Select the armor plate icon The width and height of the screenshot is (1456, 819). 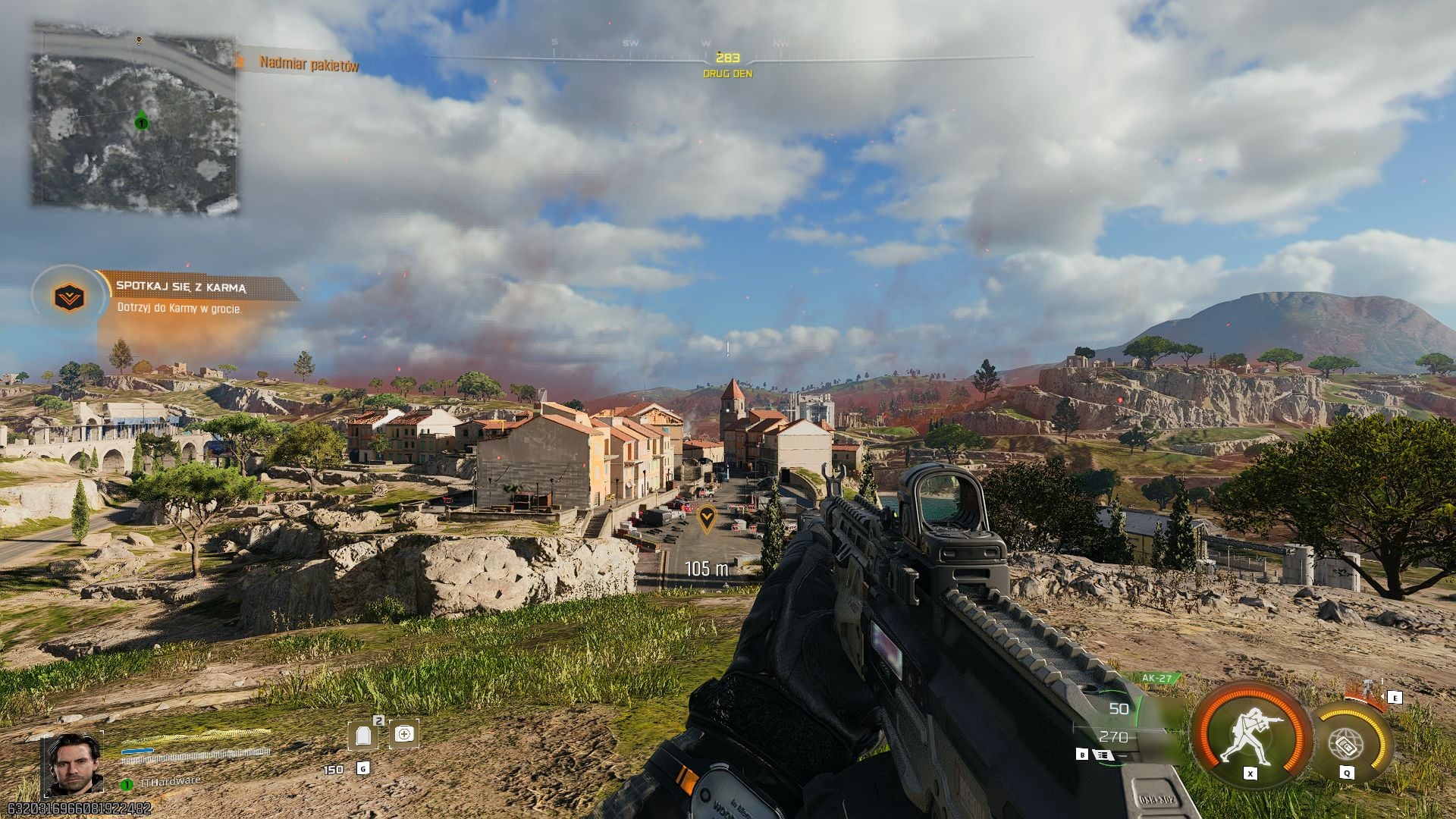point(364,736)
